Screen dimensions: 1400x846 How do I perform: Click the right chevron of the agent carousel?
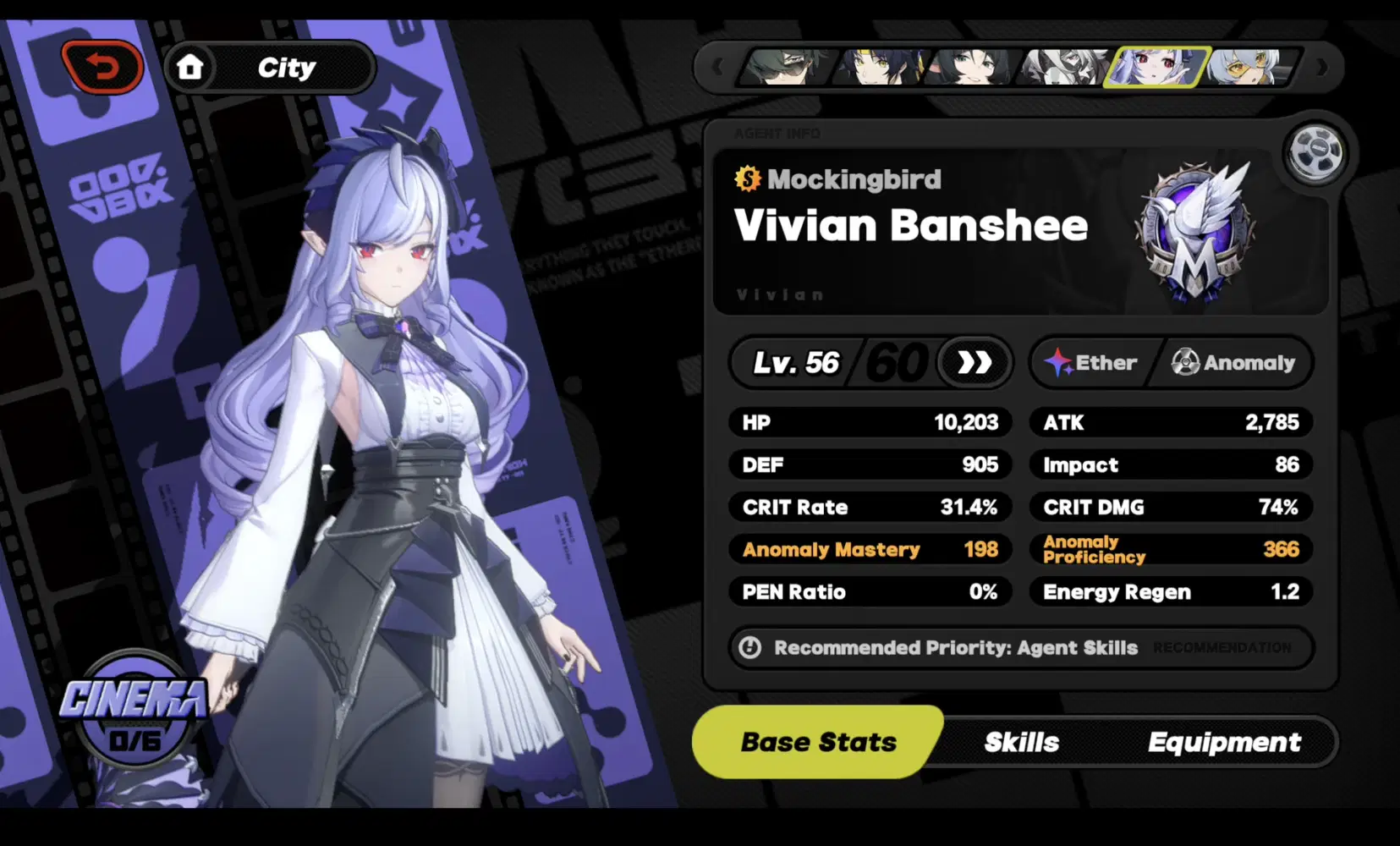coord(1320,68)
